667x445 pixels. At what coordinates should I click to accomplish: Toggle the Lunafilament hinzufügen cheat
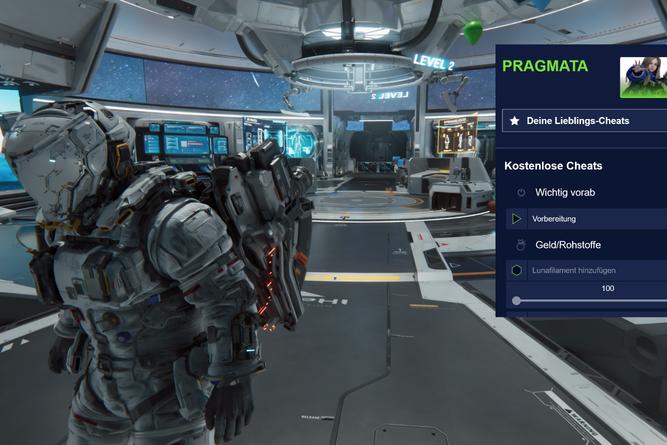point(517,270)
